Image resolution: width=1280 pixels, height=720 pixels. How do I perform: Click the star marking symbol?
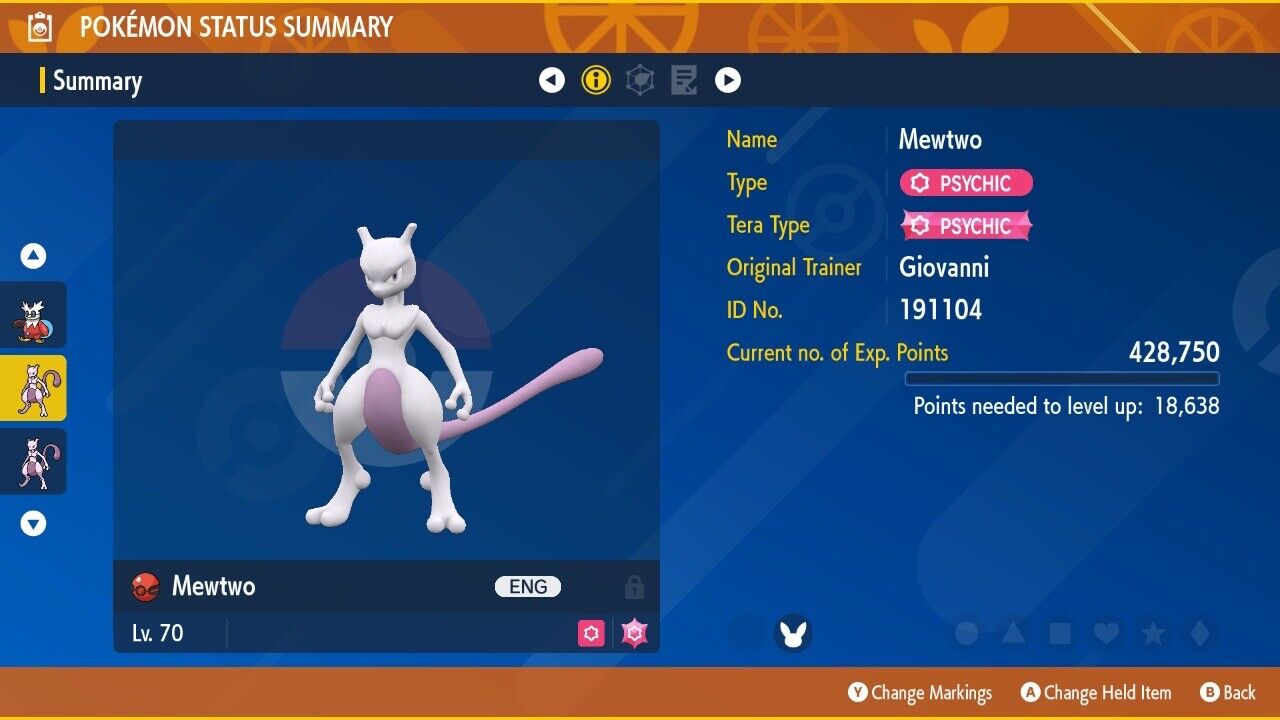1152,633
